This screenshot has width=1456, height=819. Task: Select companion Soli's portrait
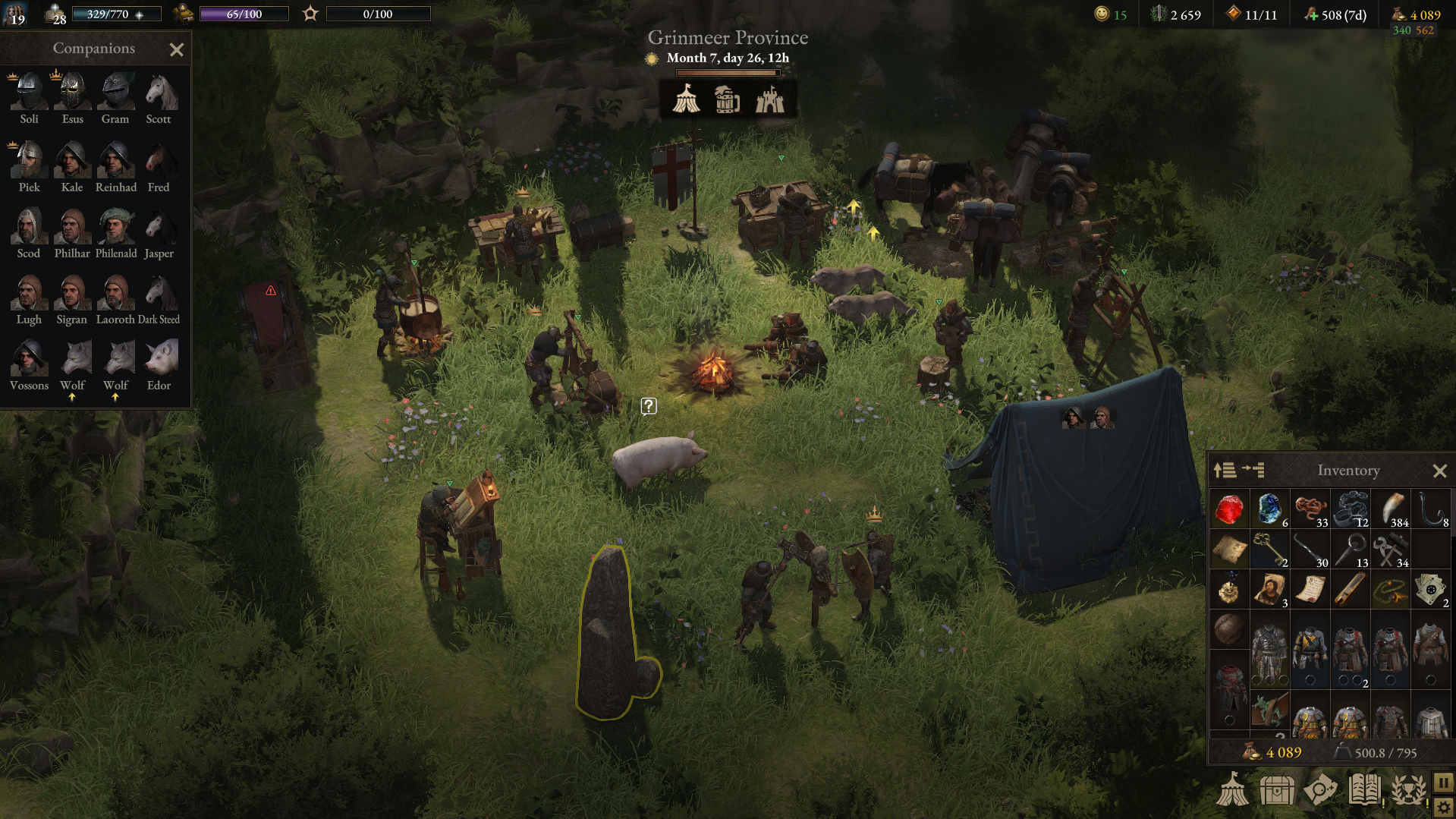[x=29, y=93]
